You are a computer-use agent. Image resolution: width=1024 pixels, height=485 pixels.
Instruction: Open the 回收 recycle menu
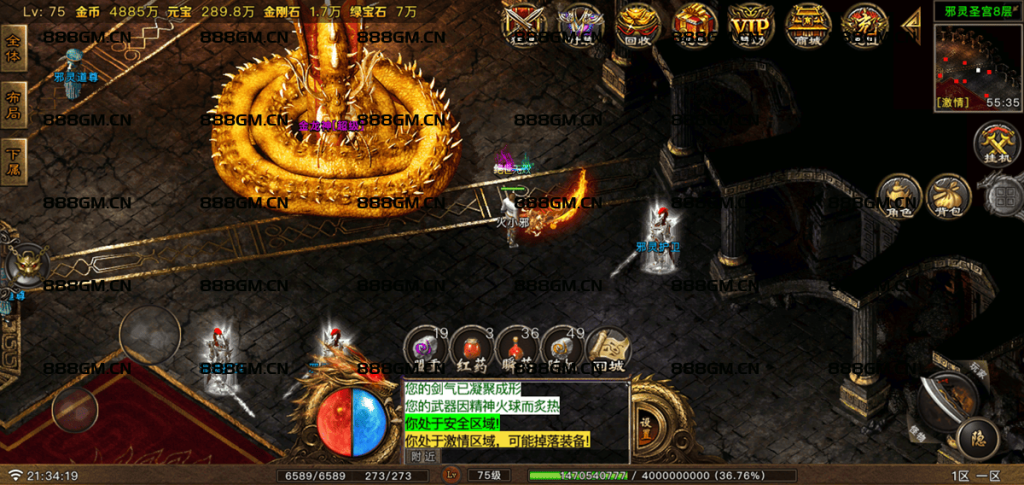(637, 22)
